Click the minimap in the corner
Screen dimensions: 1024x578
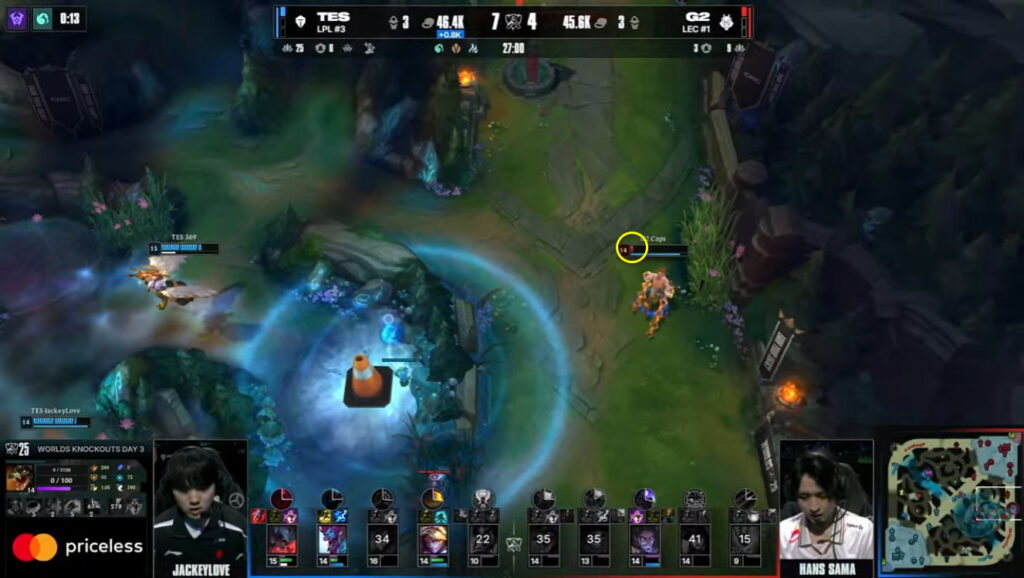(x=951, y=504)
